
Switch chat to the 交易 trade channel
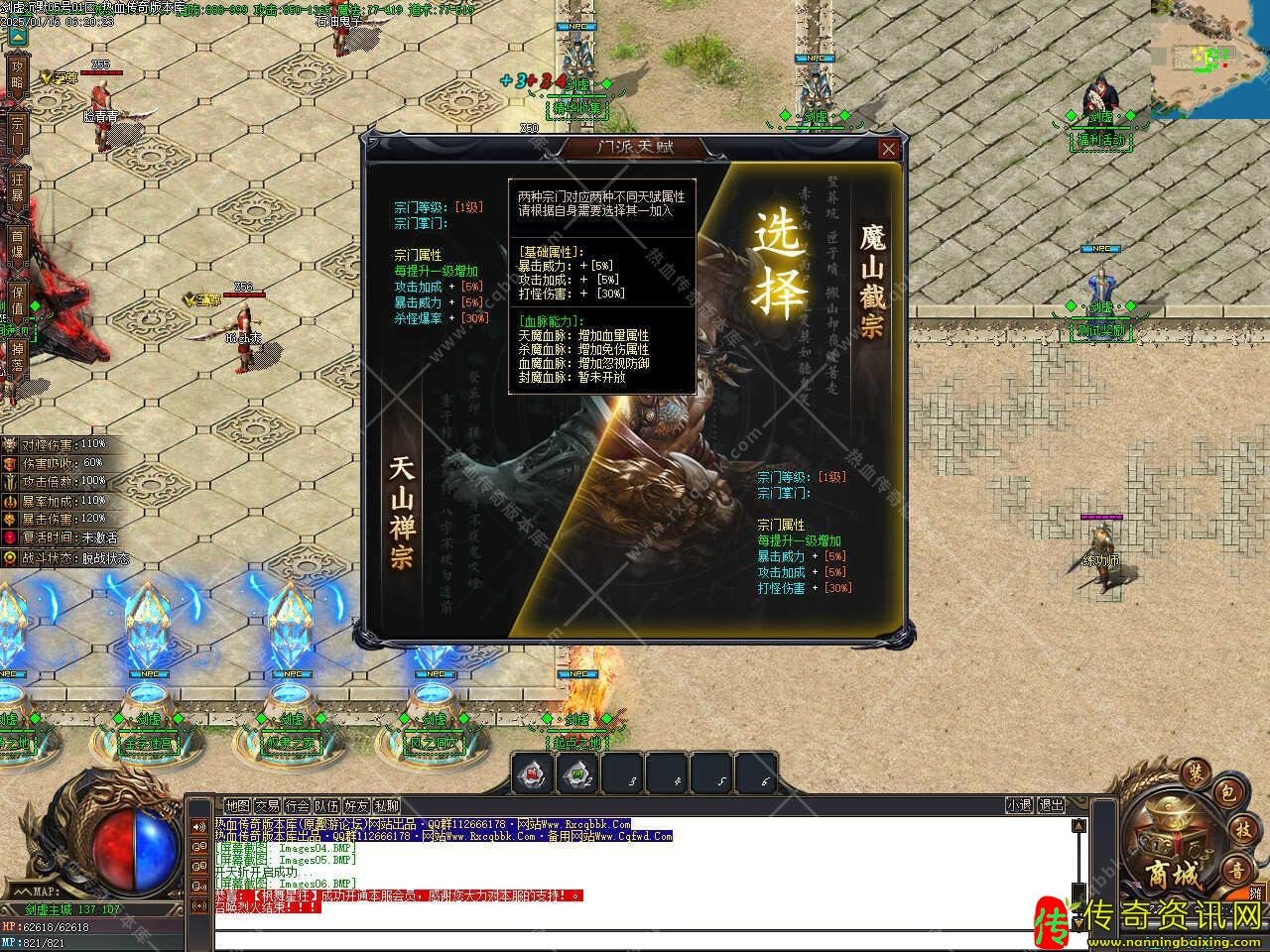pyautogui.click(x=267, y=806)
